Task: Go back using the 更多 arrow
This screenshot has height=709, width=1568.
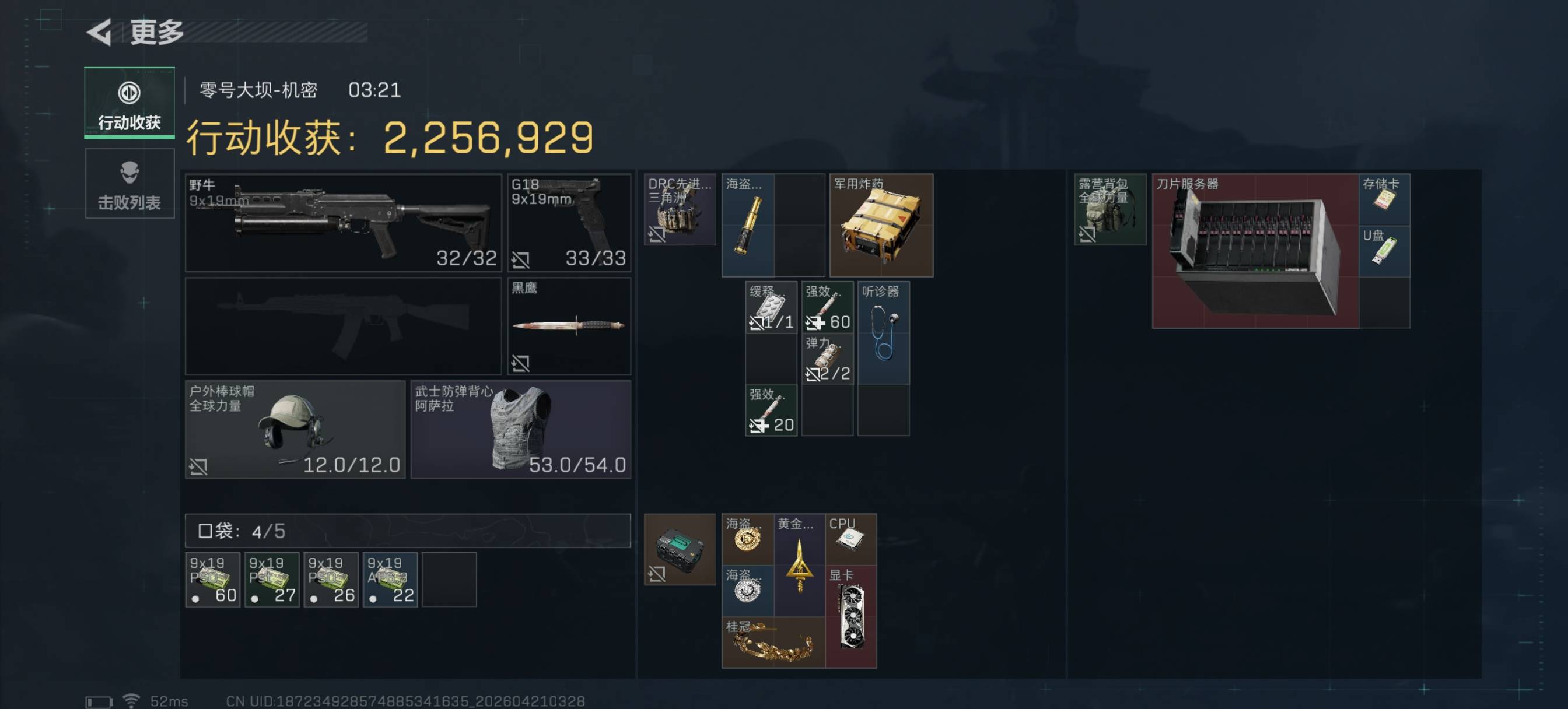Action: point(100,31)
